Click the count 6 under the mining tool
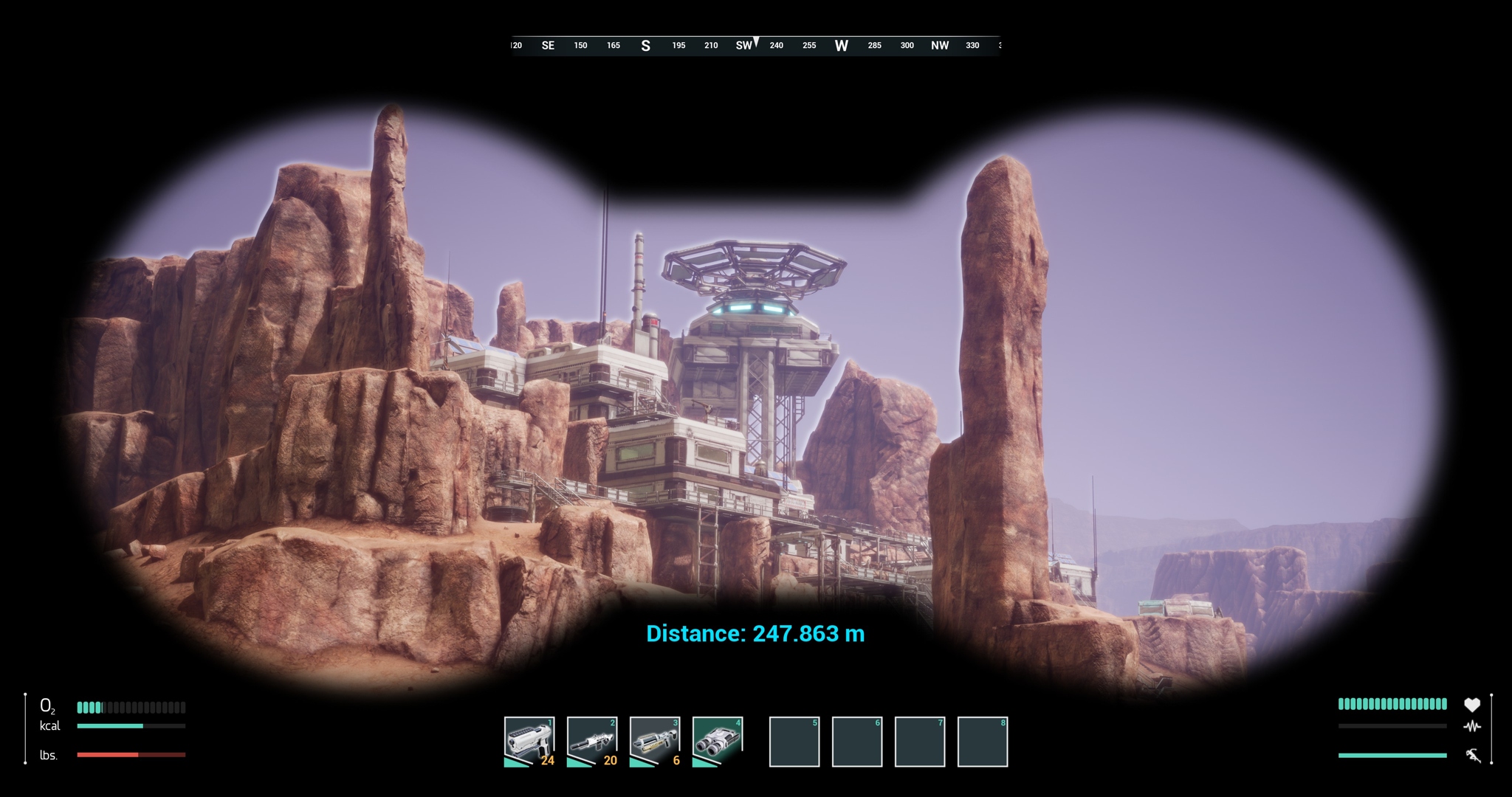 click(676, 762)
